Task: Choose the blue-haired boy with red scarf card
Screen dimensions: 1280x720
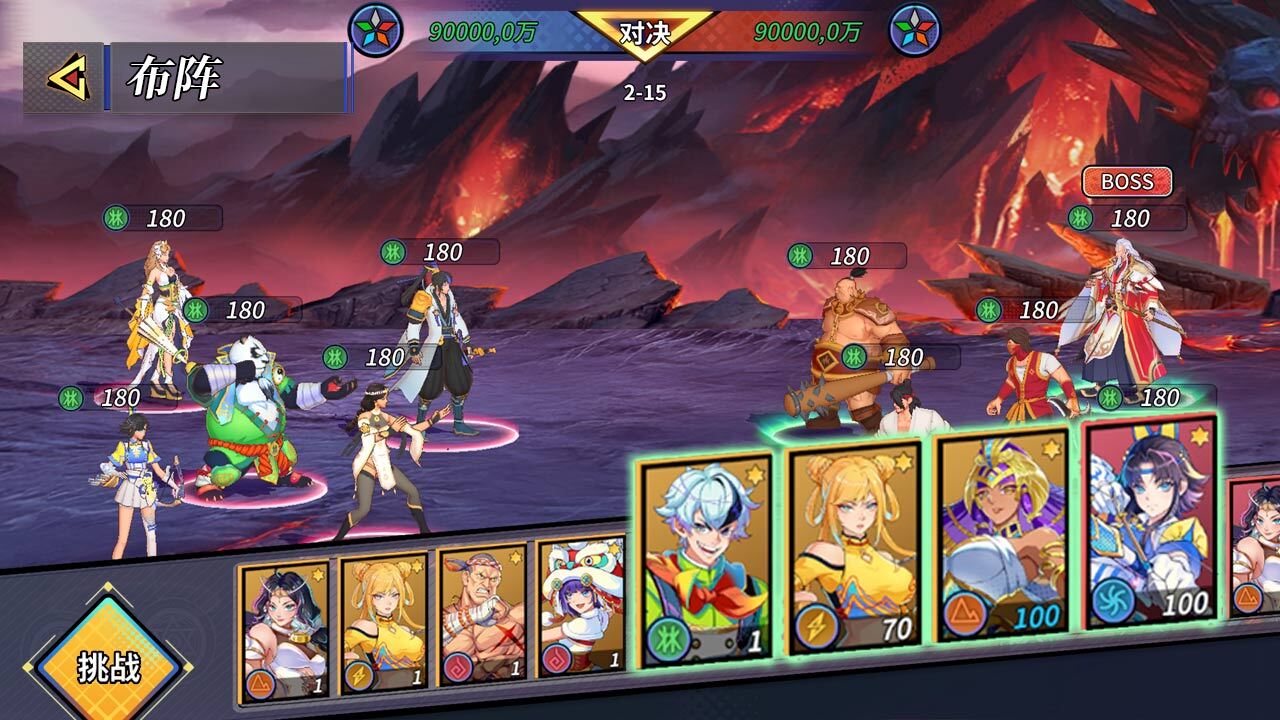Action: click(x=707, y=560)
